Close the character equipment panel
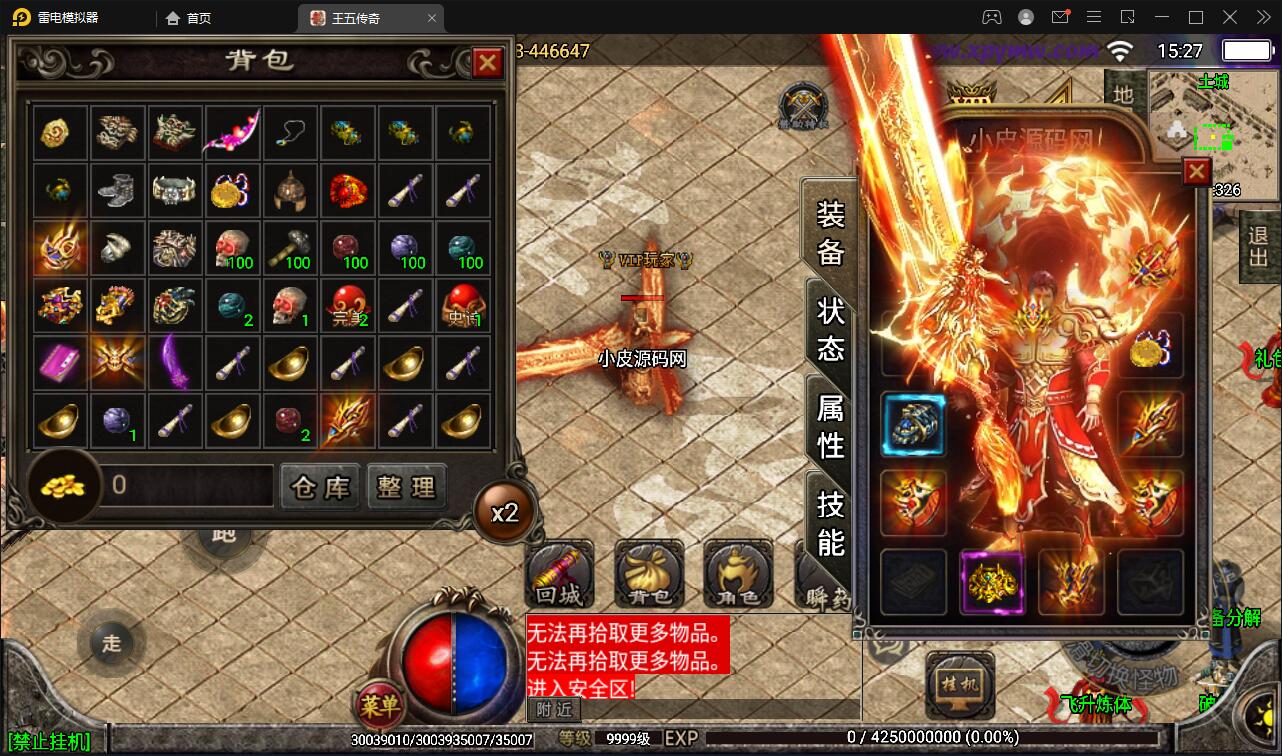Image resolution: width=1282 pixels, height=756 pixels. coord(1197,172)
